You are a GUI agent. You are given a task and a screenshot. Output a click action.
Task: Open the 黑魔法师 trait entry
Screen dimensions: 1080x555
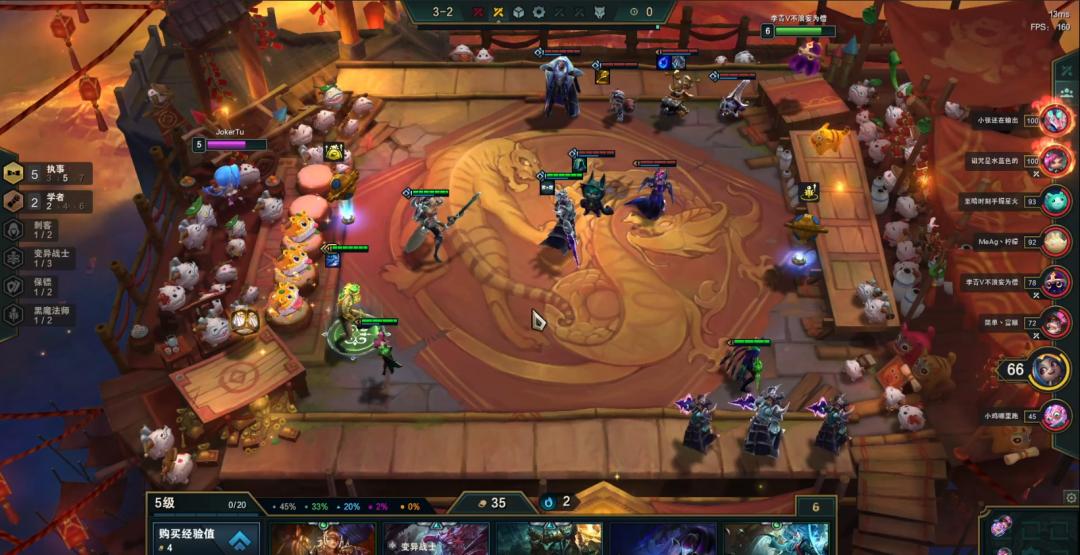(45, 313)
